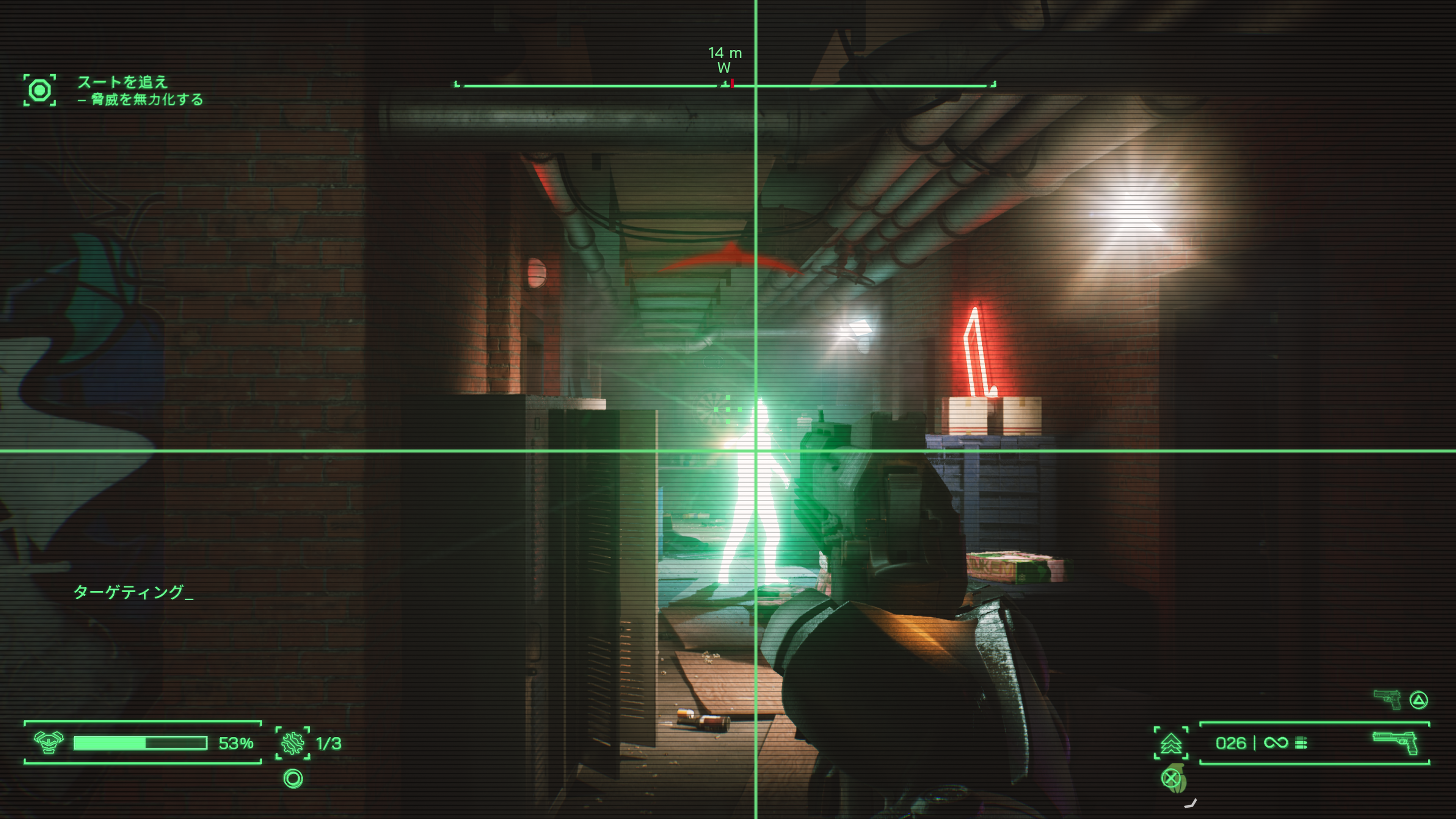Click the octagonal objective tracker icon
Viewport: 1456px width, 819px height.
(39, 90)
